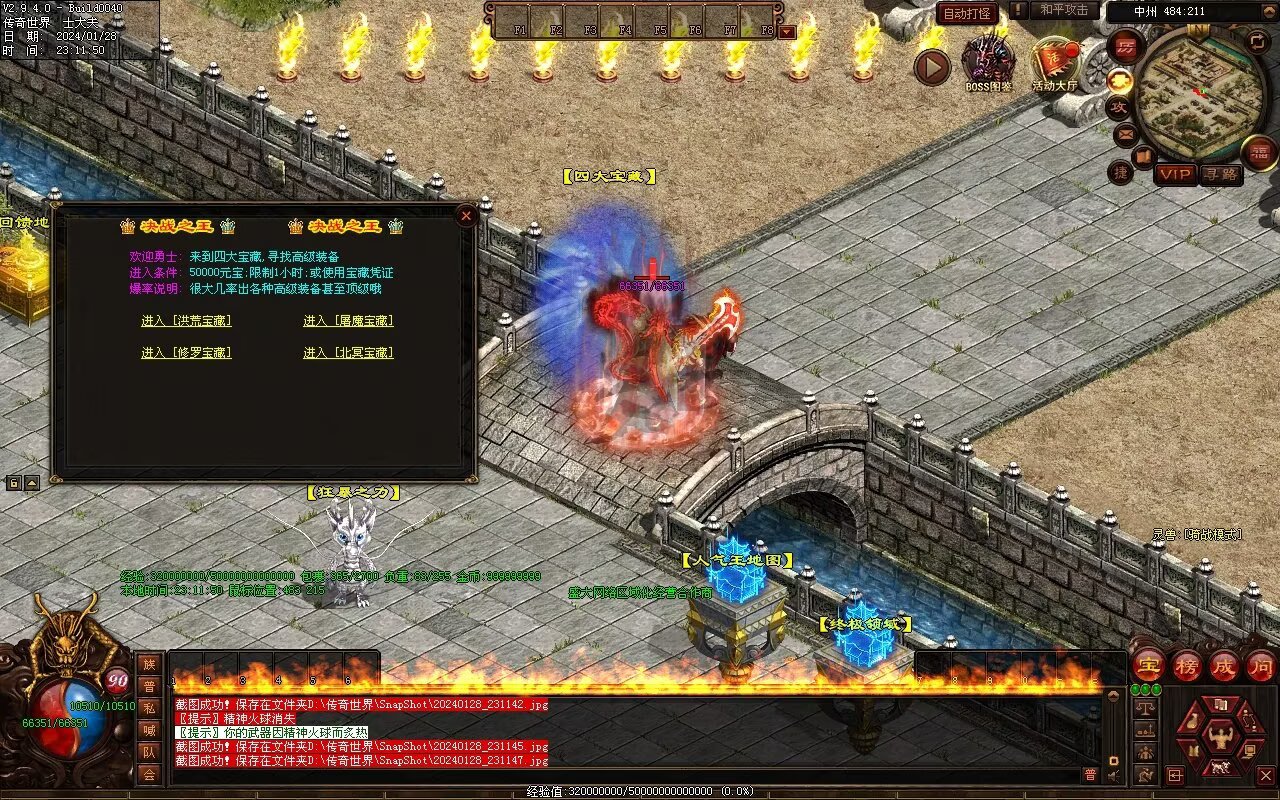
Task: Switch the 和平攻击 attack mode
Action: [1063, 10]
